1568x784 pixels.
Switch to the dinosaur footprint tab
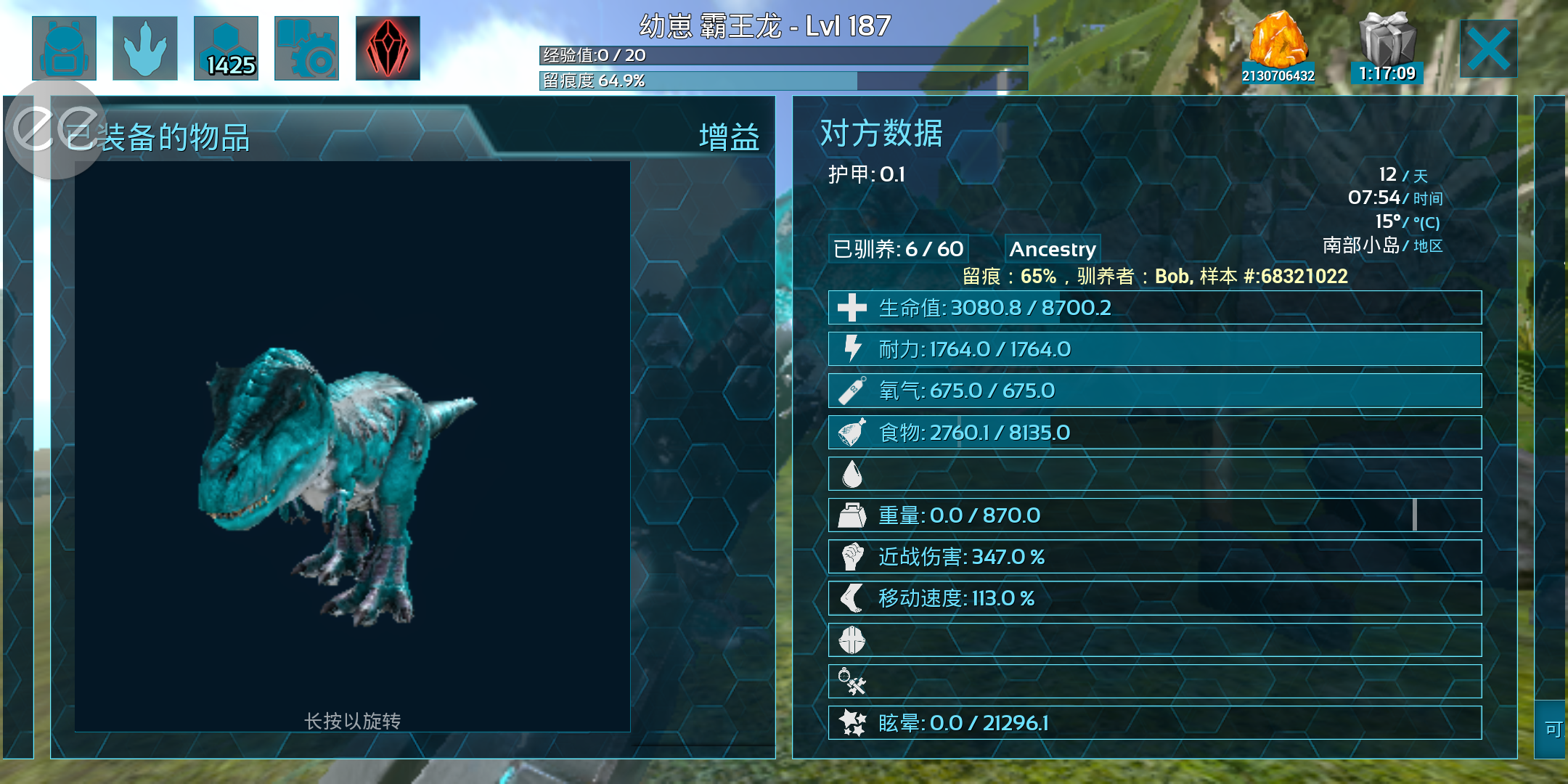tap(145, 48)
